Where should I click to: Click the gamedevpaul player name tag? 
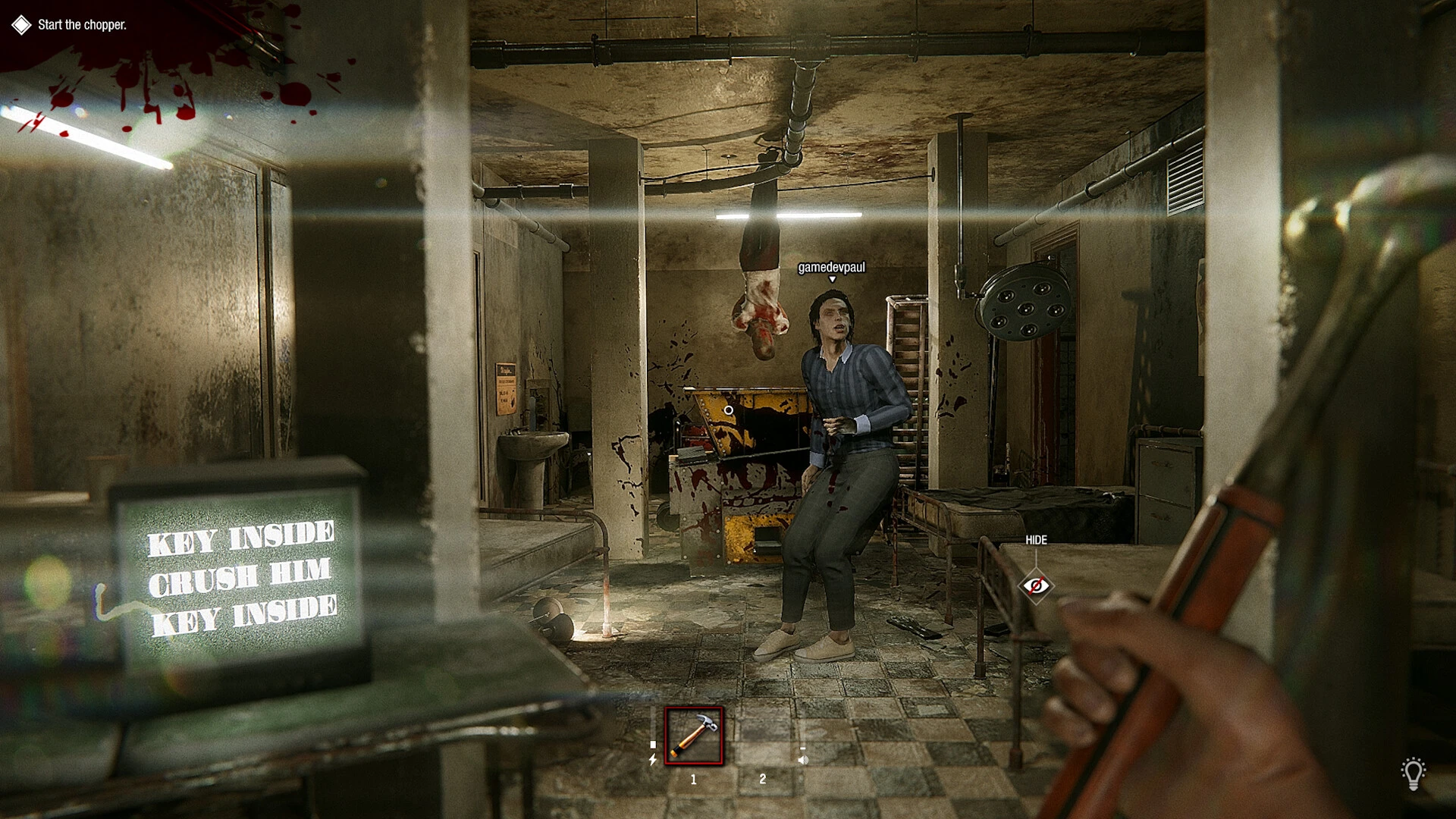pos(831,268)
